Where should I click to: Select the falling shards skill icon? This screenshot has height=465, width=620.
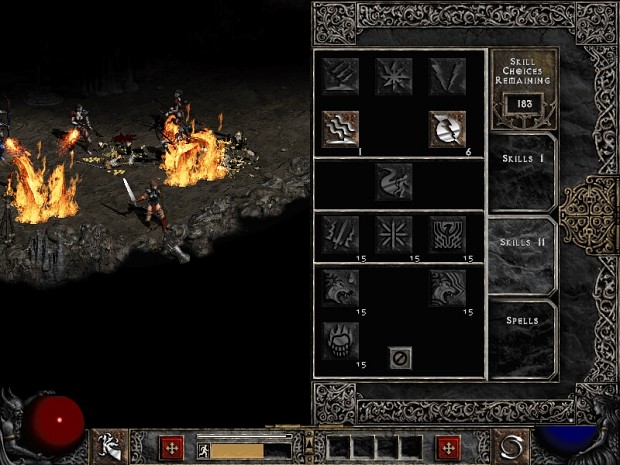coord(447,75)
